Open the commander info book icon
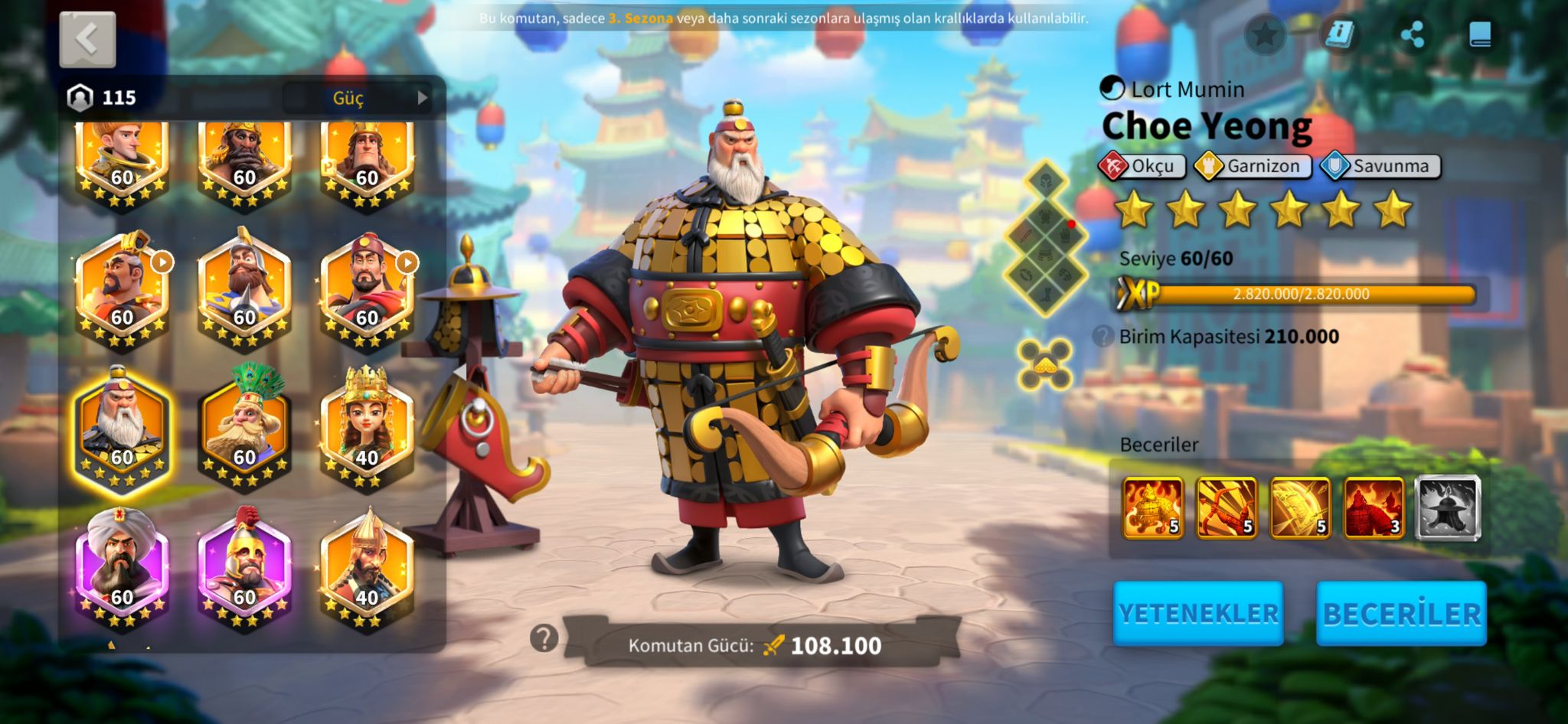This screenshot has height=724, width=1568. pyautogui.click(x=1340, y=34)
